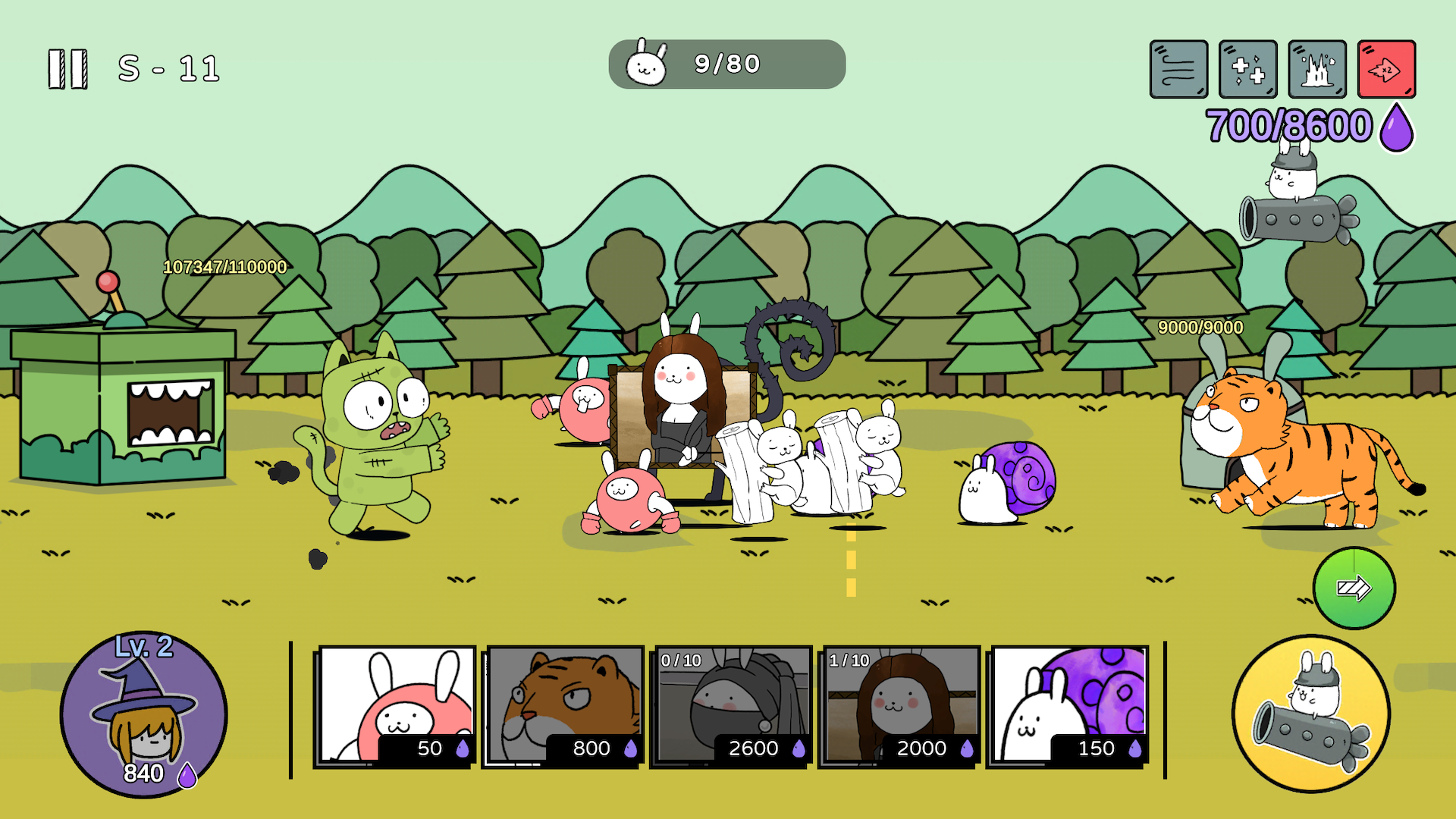Toggle the red x2 speed button

(1387, 68)
